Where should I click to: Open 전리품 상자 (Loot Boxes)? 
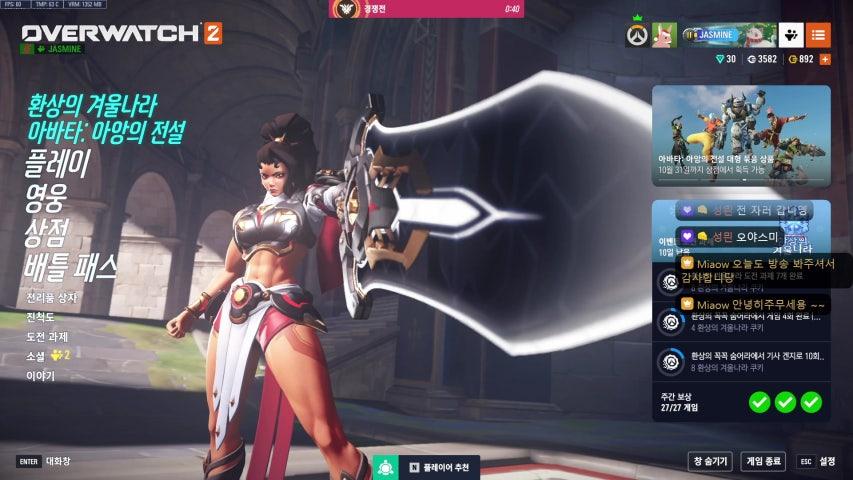[x=52, y=298]
